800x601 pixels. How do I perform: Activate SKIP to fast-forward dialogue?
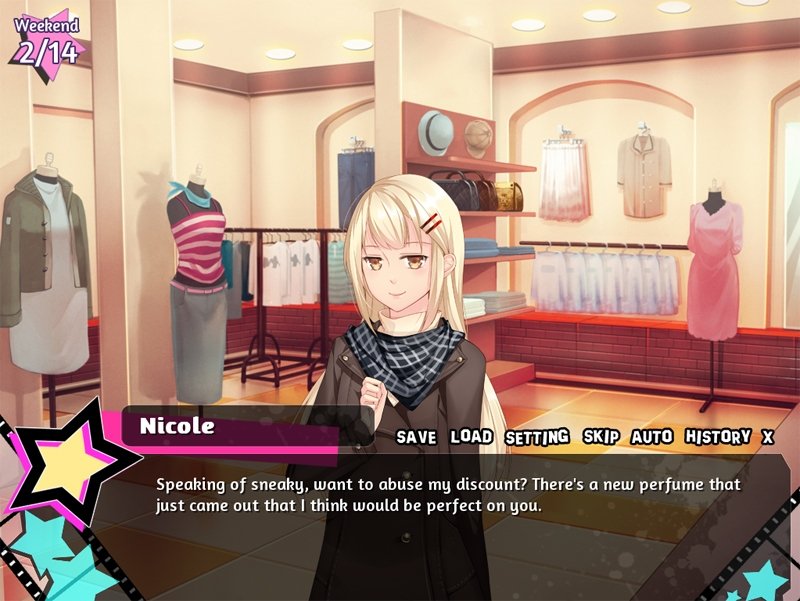point(602,437)
